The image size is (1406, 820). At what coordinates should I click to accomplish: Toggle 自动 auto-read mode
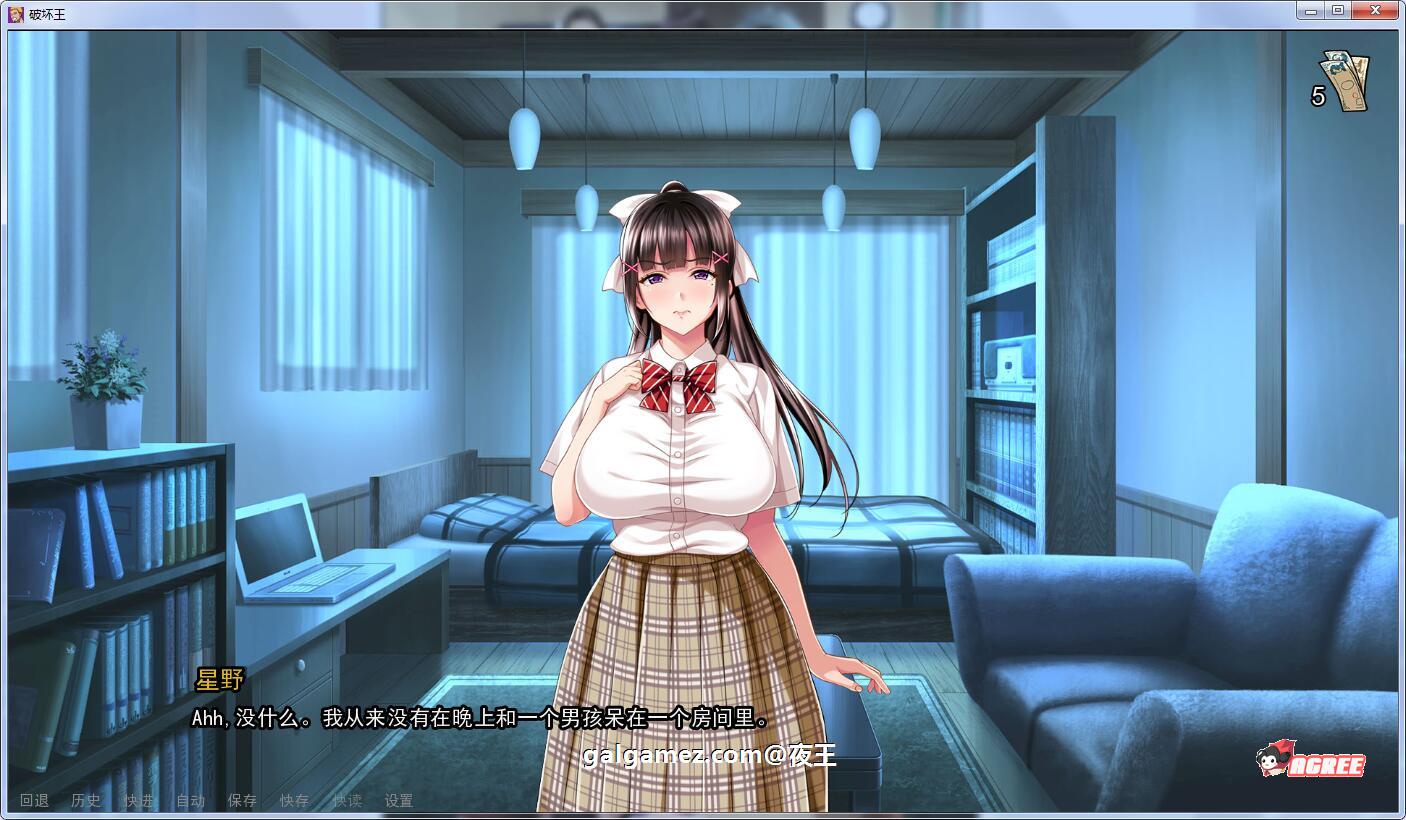click(x=190, y=800)
